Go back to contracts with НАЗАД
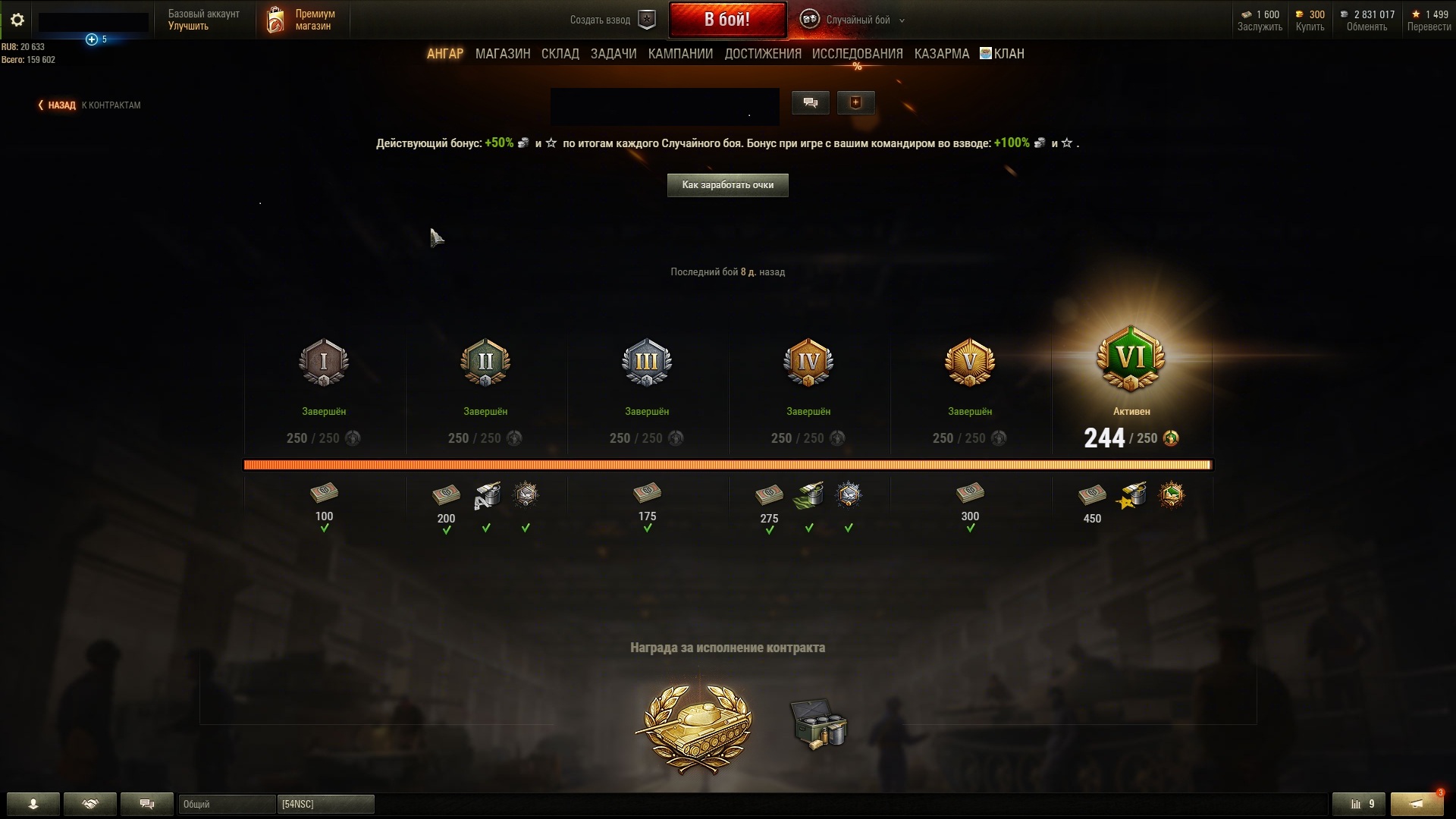 (x=61, y=105)
